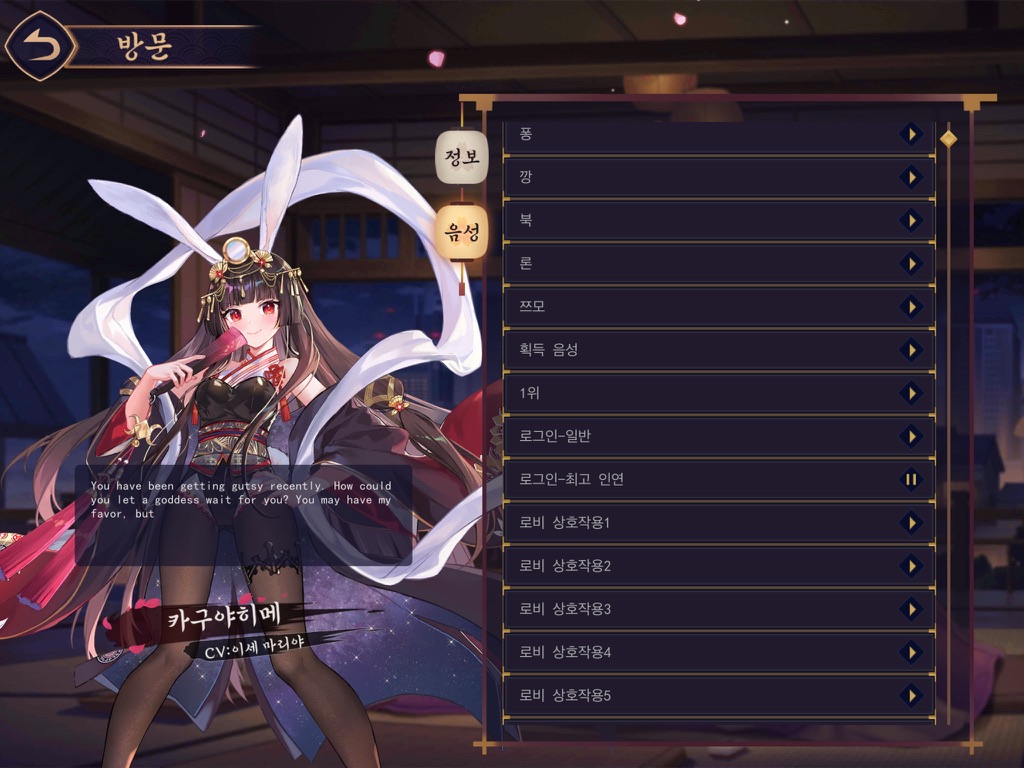
Task: Play the 쯔모 voice line
Action: [910, 306]
